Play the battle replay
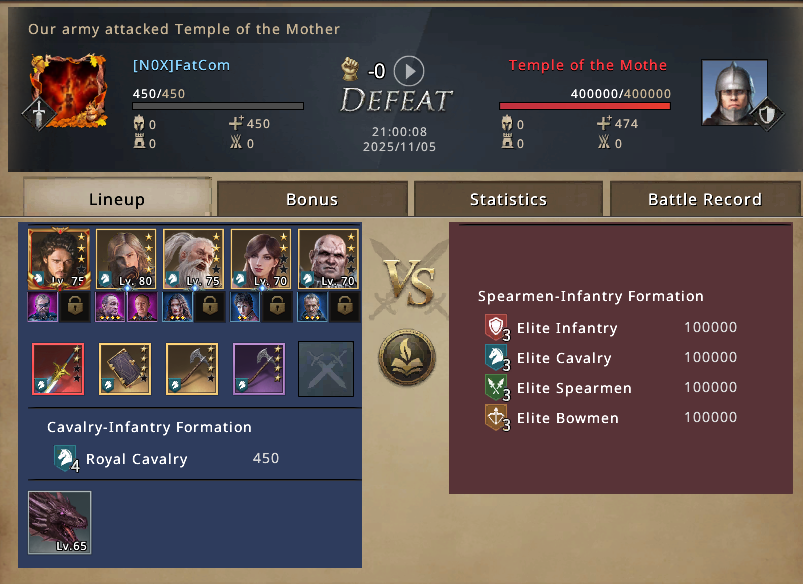 [x=409, y=70]
